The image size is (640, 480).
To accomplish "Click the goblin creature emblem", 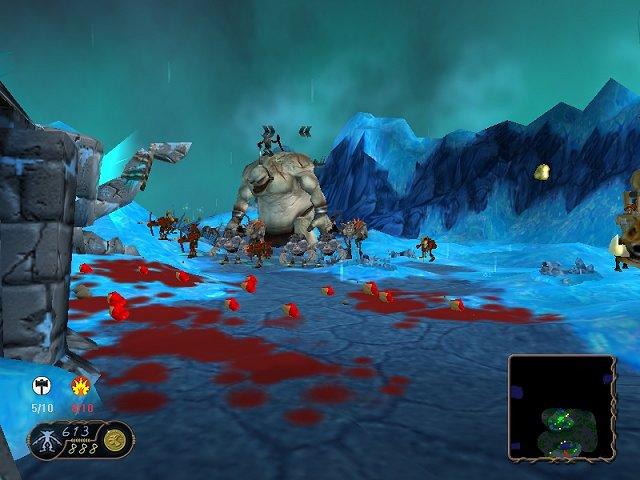I will pyautogui.click(x=44, y=439).
